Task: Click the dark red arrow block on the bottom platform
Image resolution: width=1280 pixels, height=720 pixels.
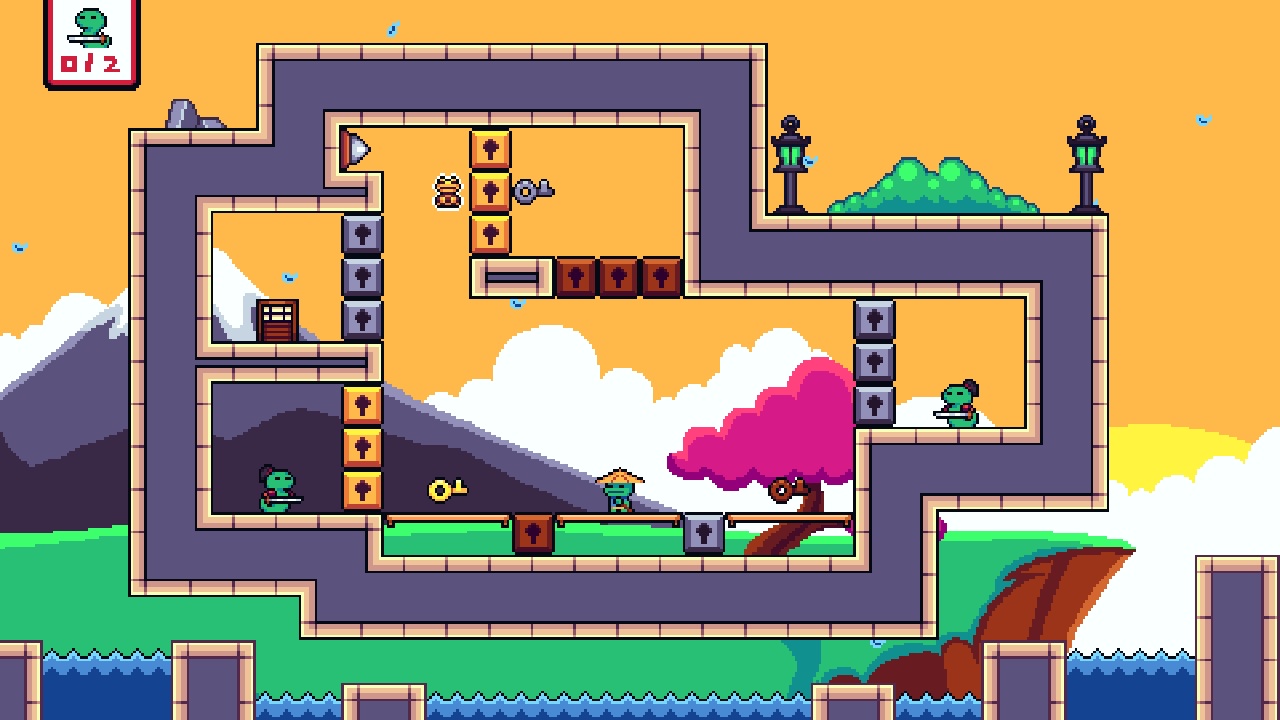Action: pyautogui.click(x=533, y=533)
